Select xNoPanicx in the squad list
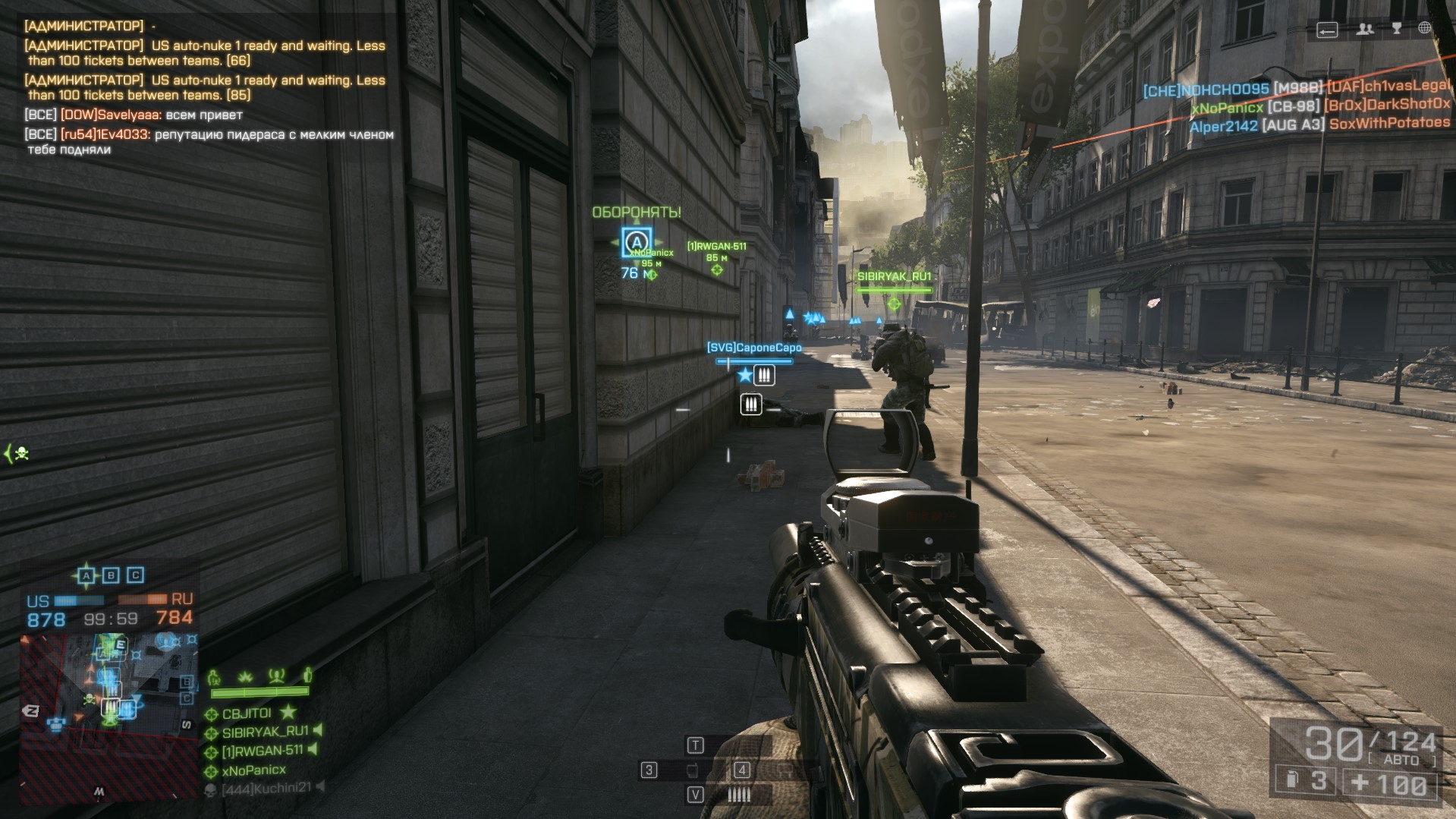The width and height of the screenshot is (1456, 819). pyautogui.click(x=253, y=770)
